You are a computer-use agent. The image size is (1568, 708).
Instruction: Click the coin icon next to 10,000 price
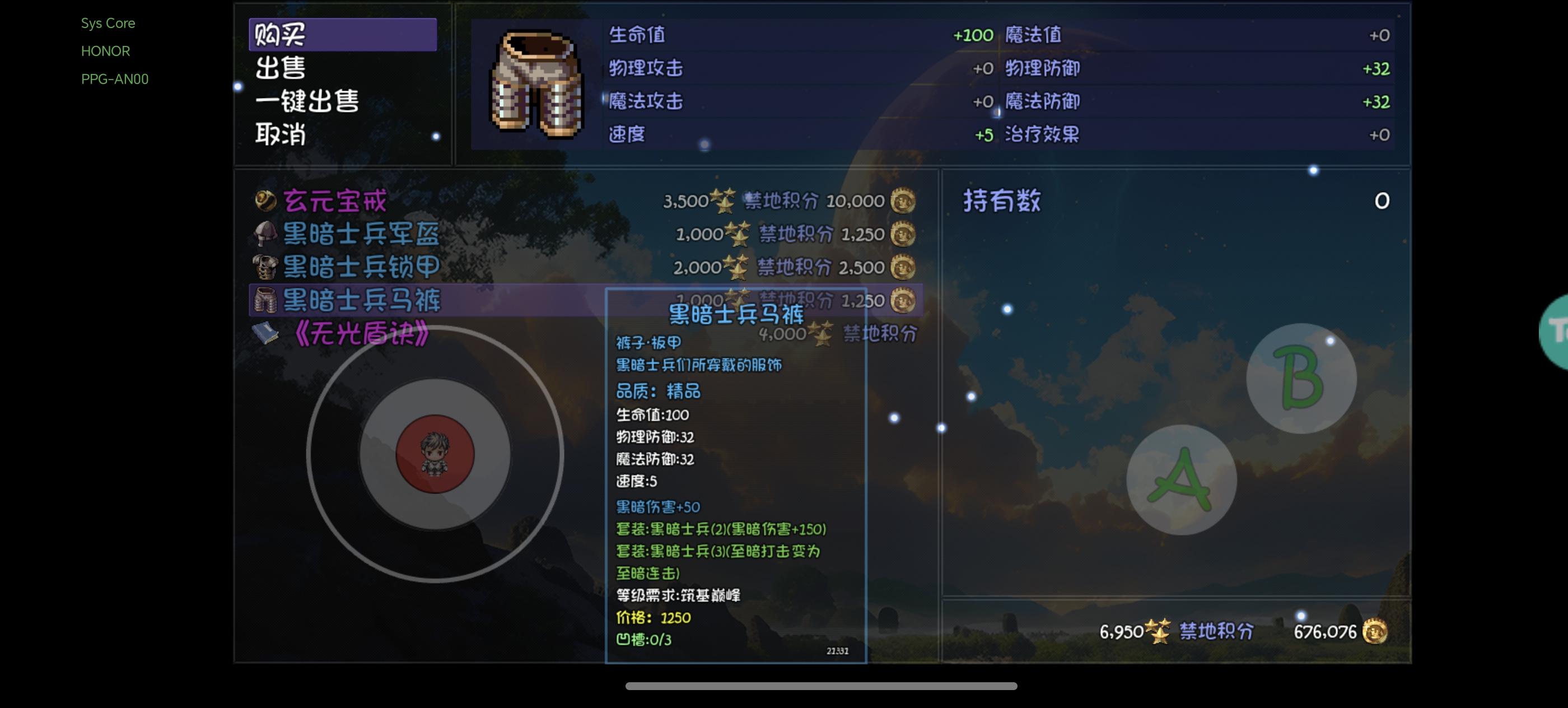pyautogui.click(x=902, y=201)
